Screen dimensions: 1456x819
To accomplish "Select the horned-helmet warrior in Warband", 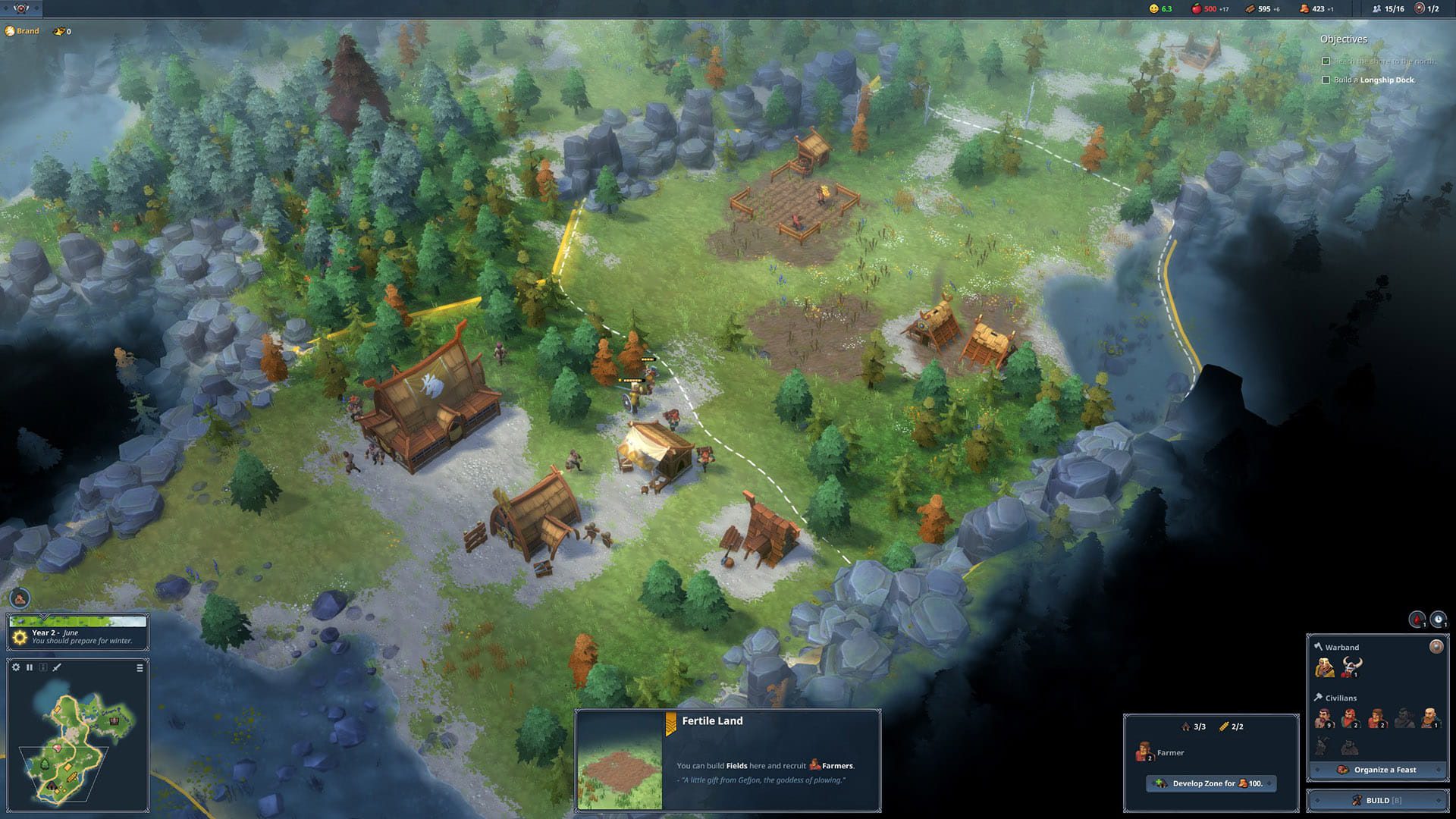I will pos(1351,668).
